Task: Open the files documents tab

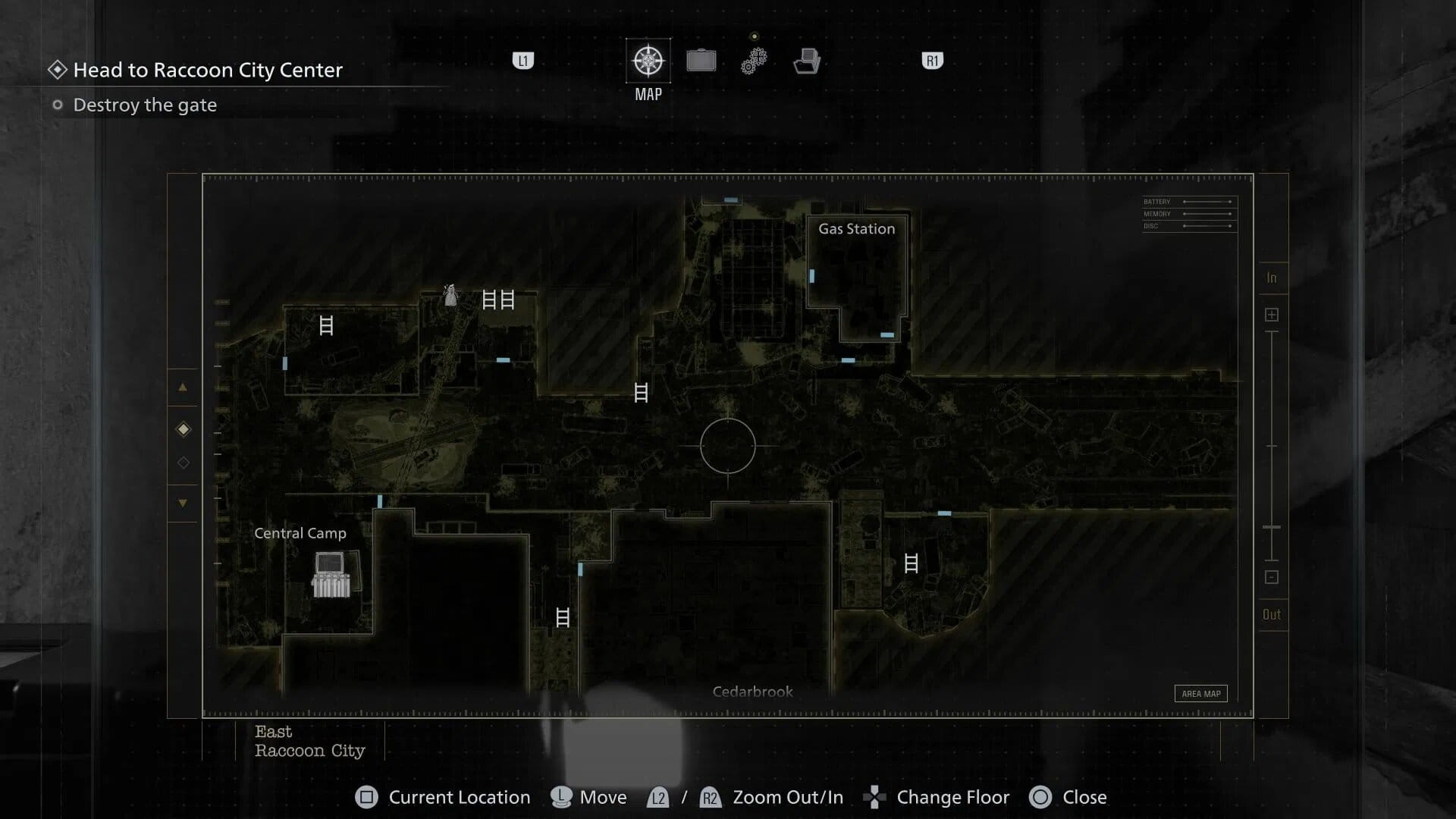Action: pos(807,61)
